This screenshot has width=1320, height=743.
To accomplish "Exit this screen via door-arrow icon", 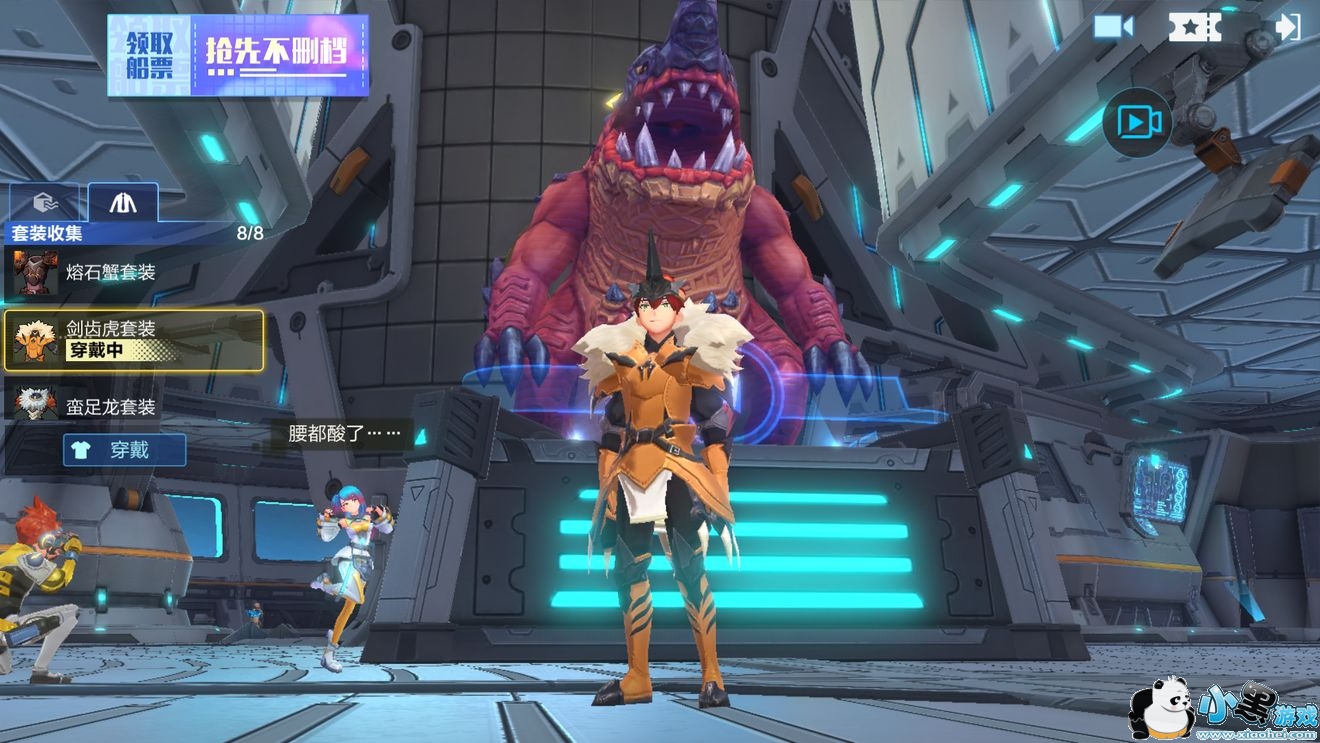I will [x=1287, y=27].
